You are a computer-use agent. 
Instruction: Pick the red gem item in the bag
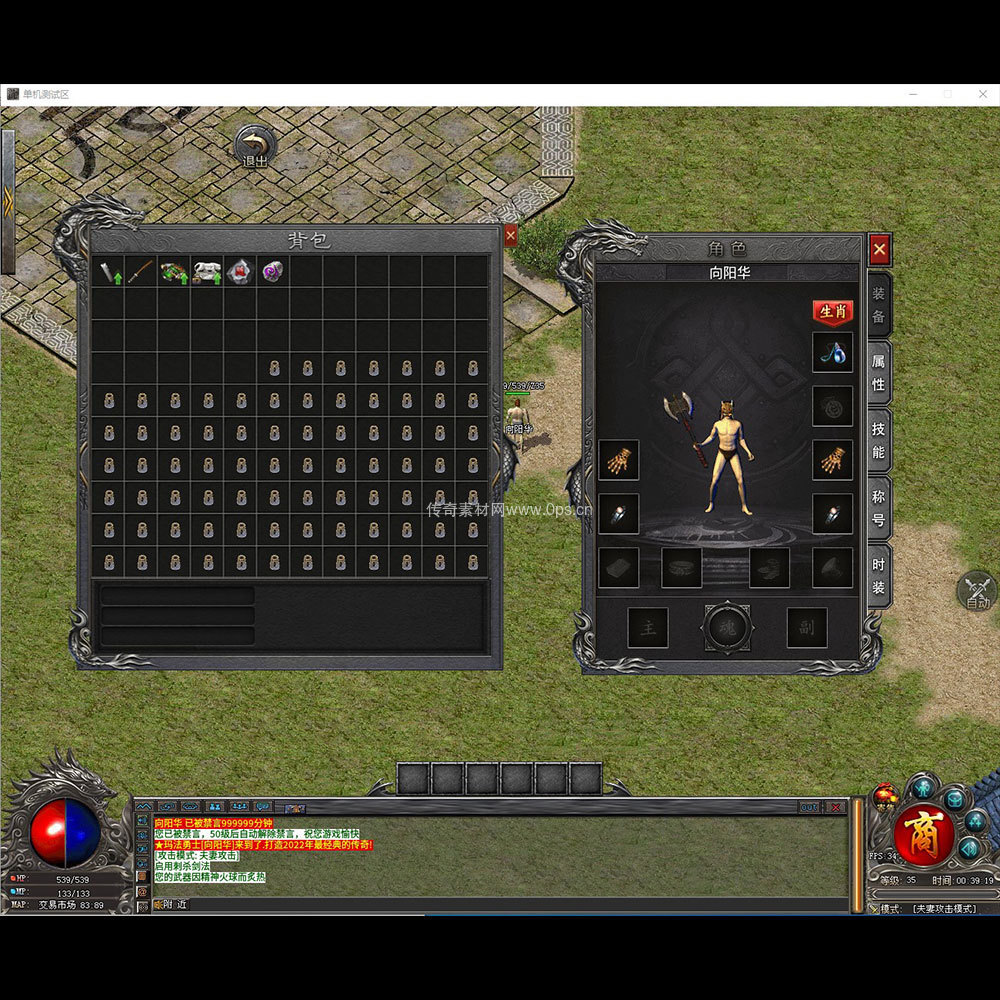point(239,271)
